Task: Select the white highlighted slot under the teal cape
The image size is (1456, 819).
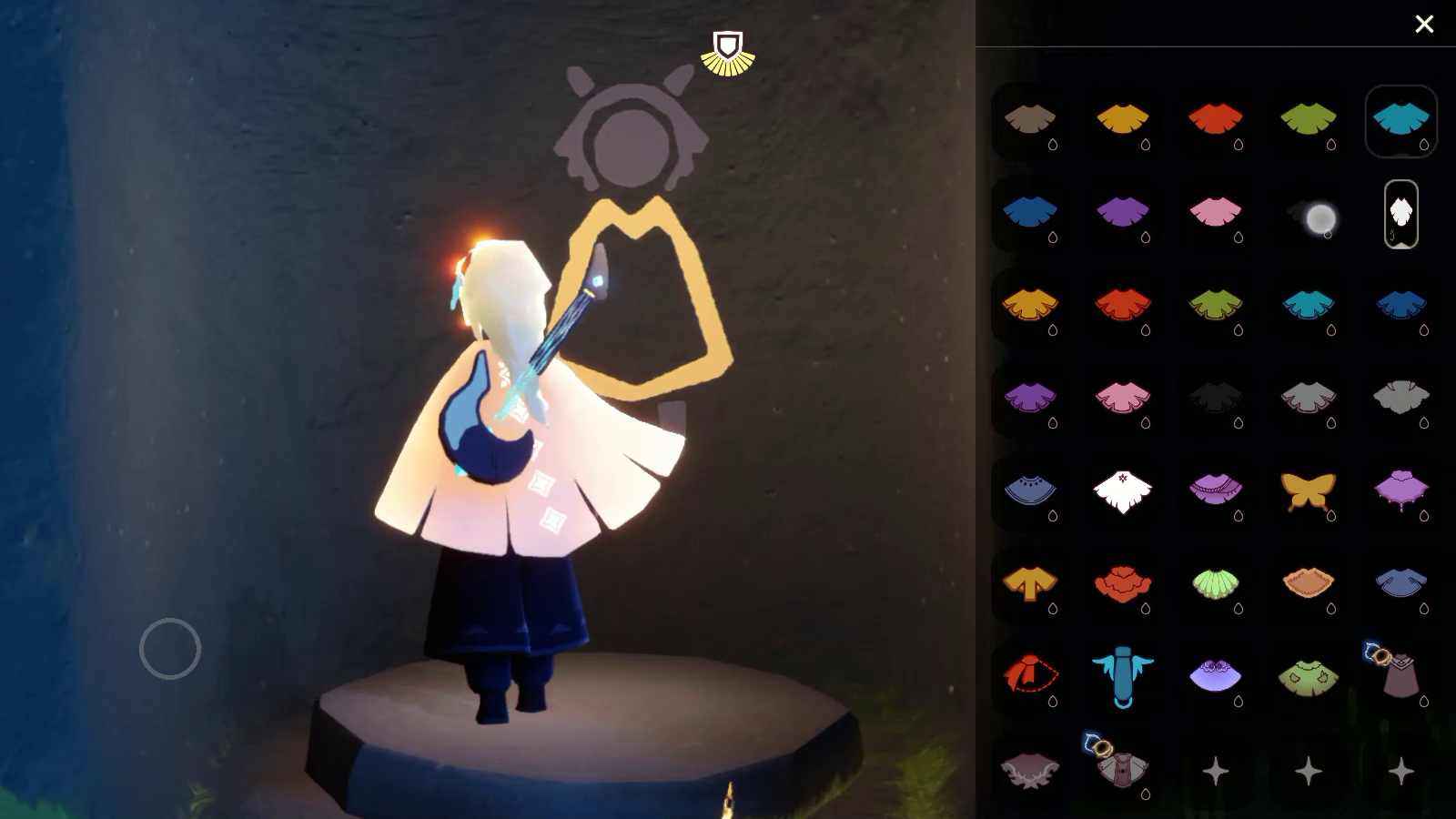Action: point(1400,215)
